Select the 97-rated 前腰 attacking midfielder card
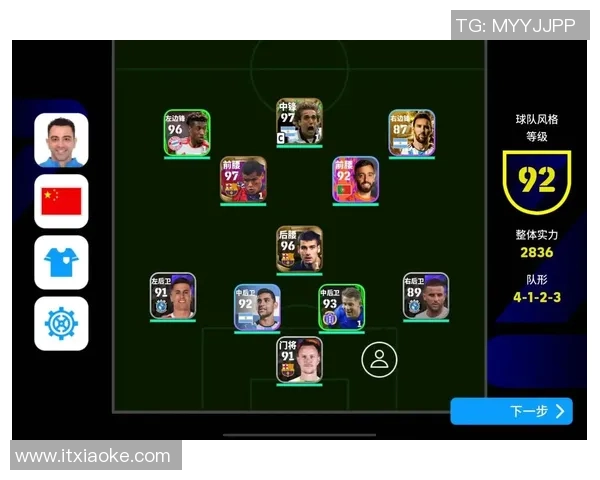Screen dimensions: 600x480 pos(243,180)
